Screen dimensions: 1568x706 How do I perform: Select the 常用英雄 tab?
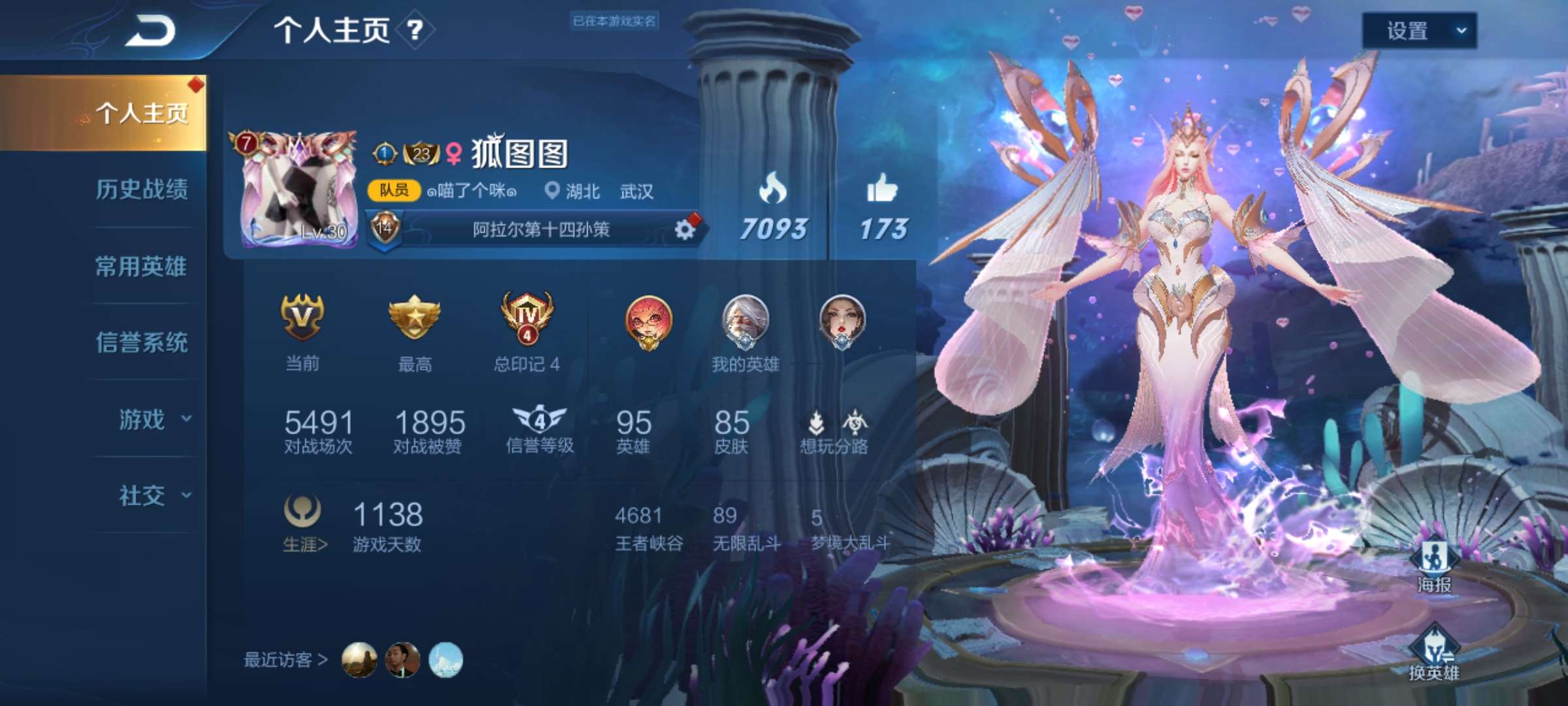click(x=141, y=266)
